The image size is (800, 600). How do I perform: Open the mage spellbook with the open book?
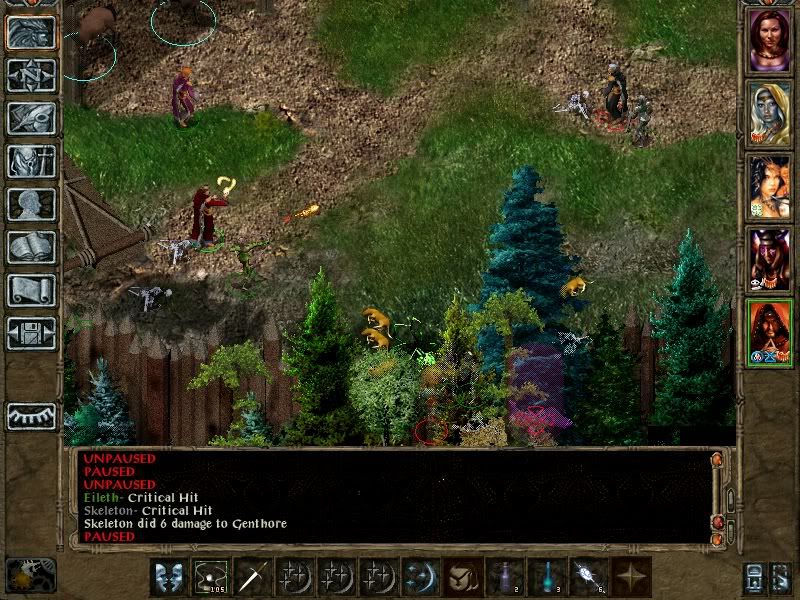pyautogui.click(x=31, y=247)
